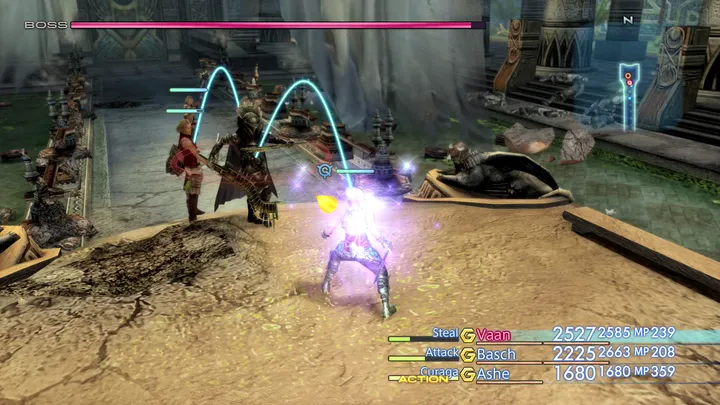This screenshot has width=720, height=405.
Task: Select Vaan in the party list
Action: click(494, 335)
